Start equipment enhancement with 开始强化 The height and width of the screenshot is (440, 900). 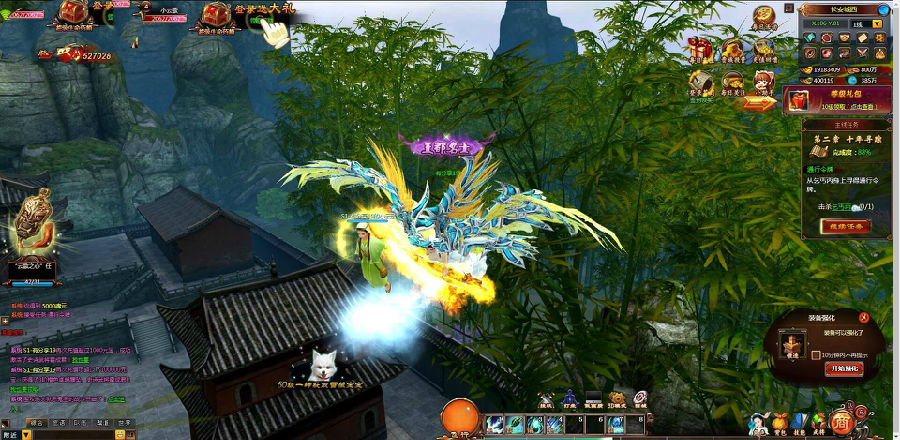coord(844,369)
